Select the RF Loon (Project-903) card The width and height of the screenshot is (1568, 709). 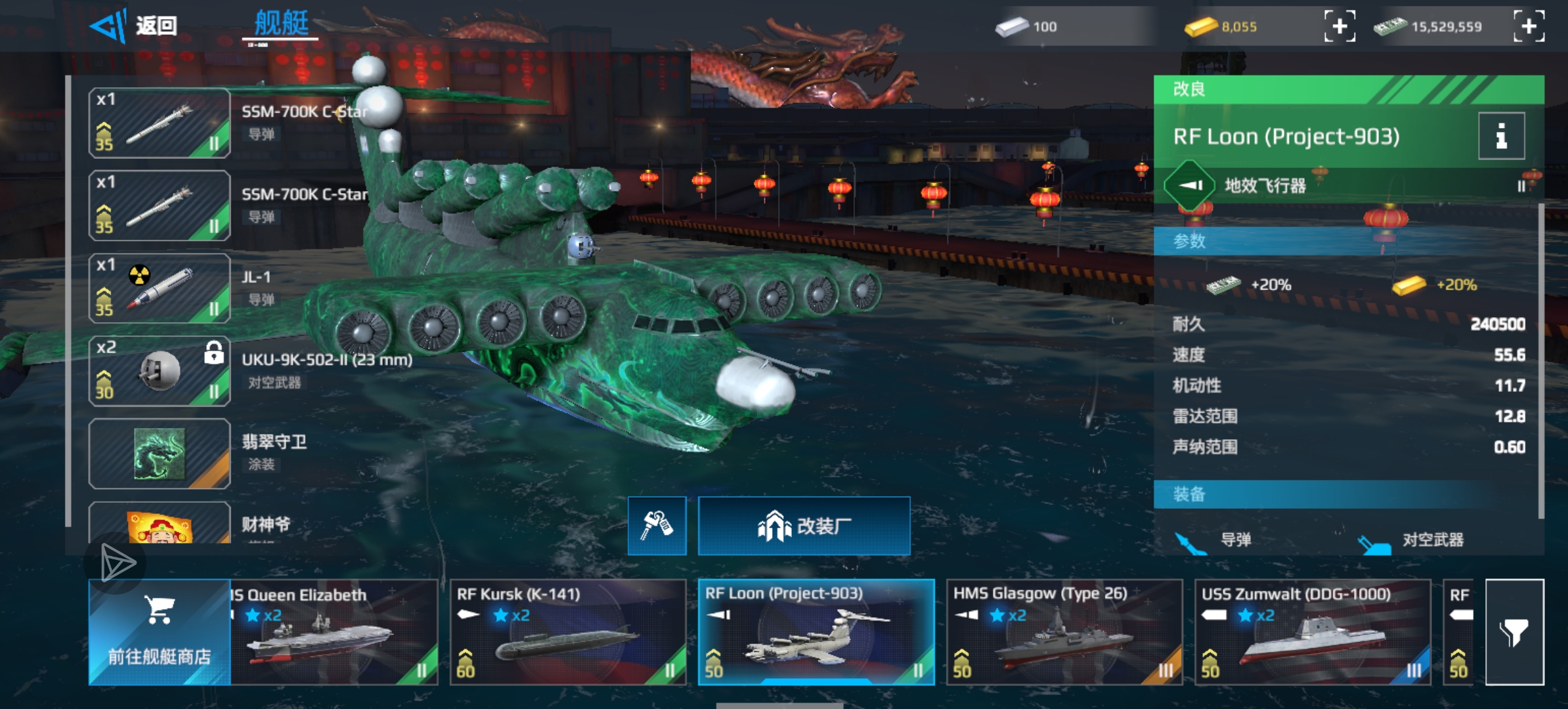coord(816,632)
